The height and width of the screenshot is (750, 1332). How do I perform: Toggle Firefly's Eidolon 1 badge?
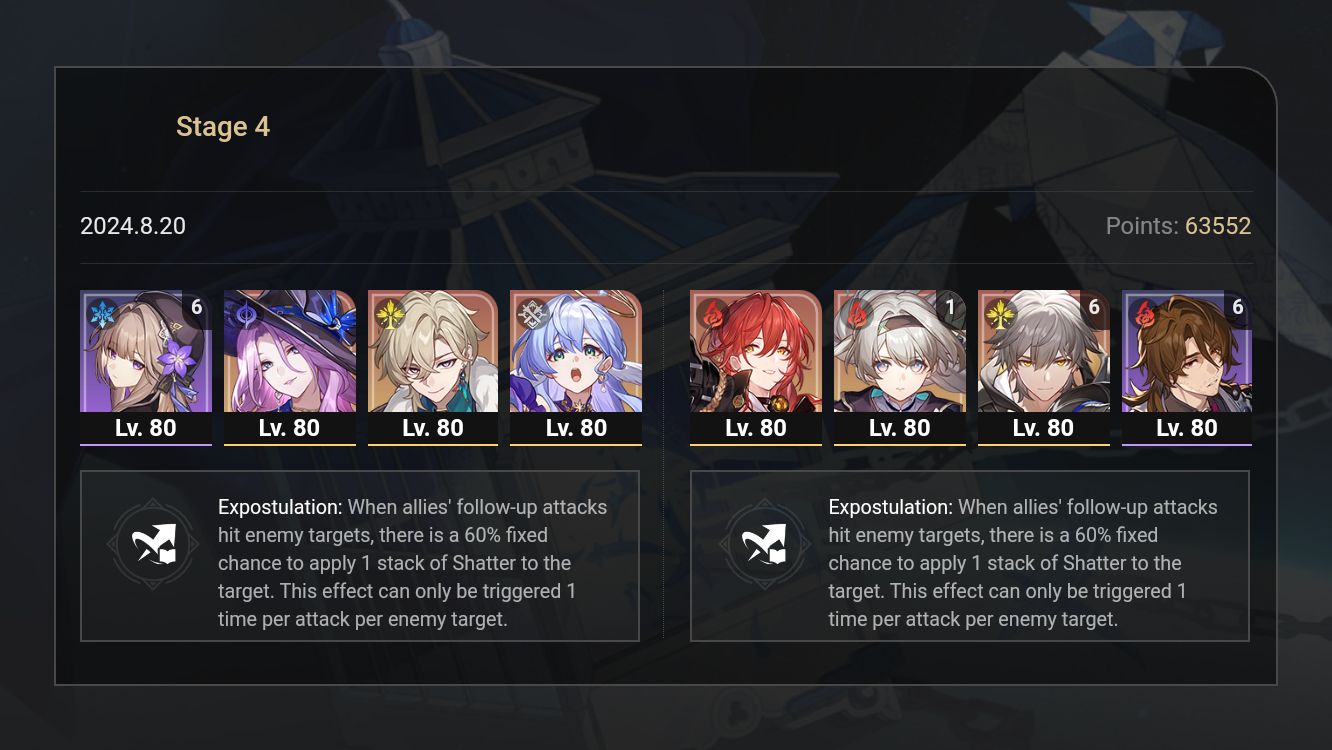click(950, 307)
